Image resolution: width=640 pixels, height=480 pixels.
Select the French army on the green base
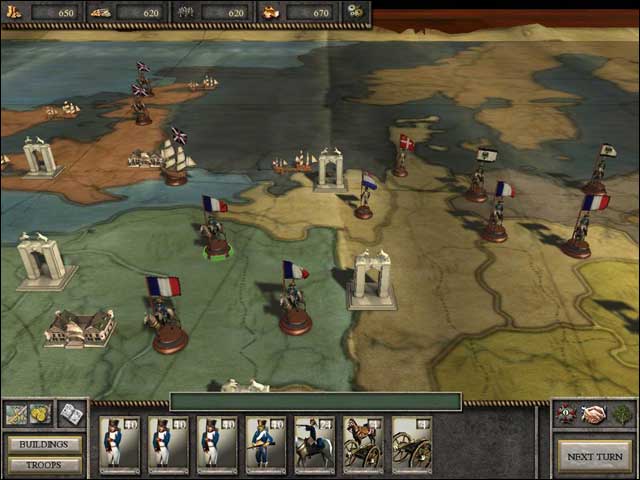coord(215,236)
